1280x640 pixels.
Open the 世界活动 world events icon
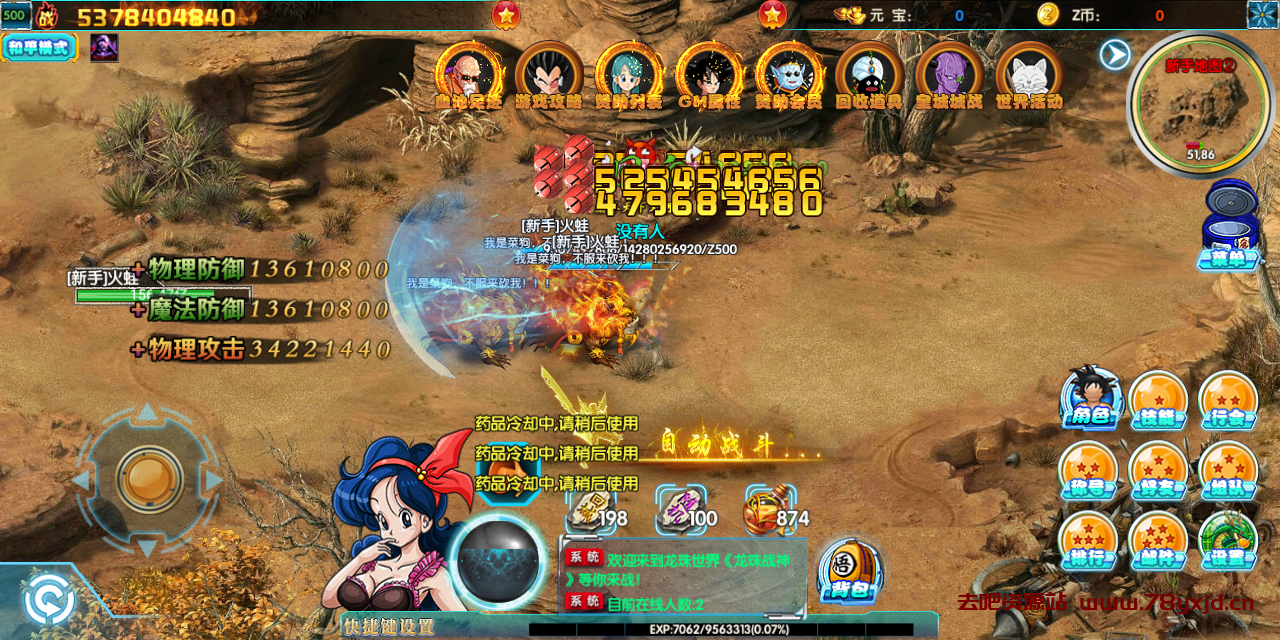click(1029, 74)
